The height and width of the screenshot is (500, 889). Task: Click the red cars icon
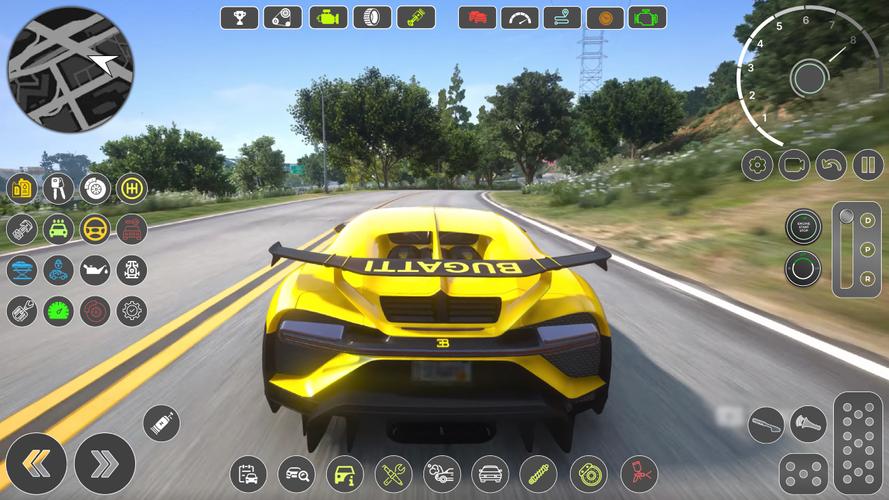477,17
